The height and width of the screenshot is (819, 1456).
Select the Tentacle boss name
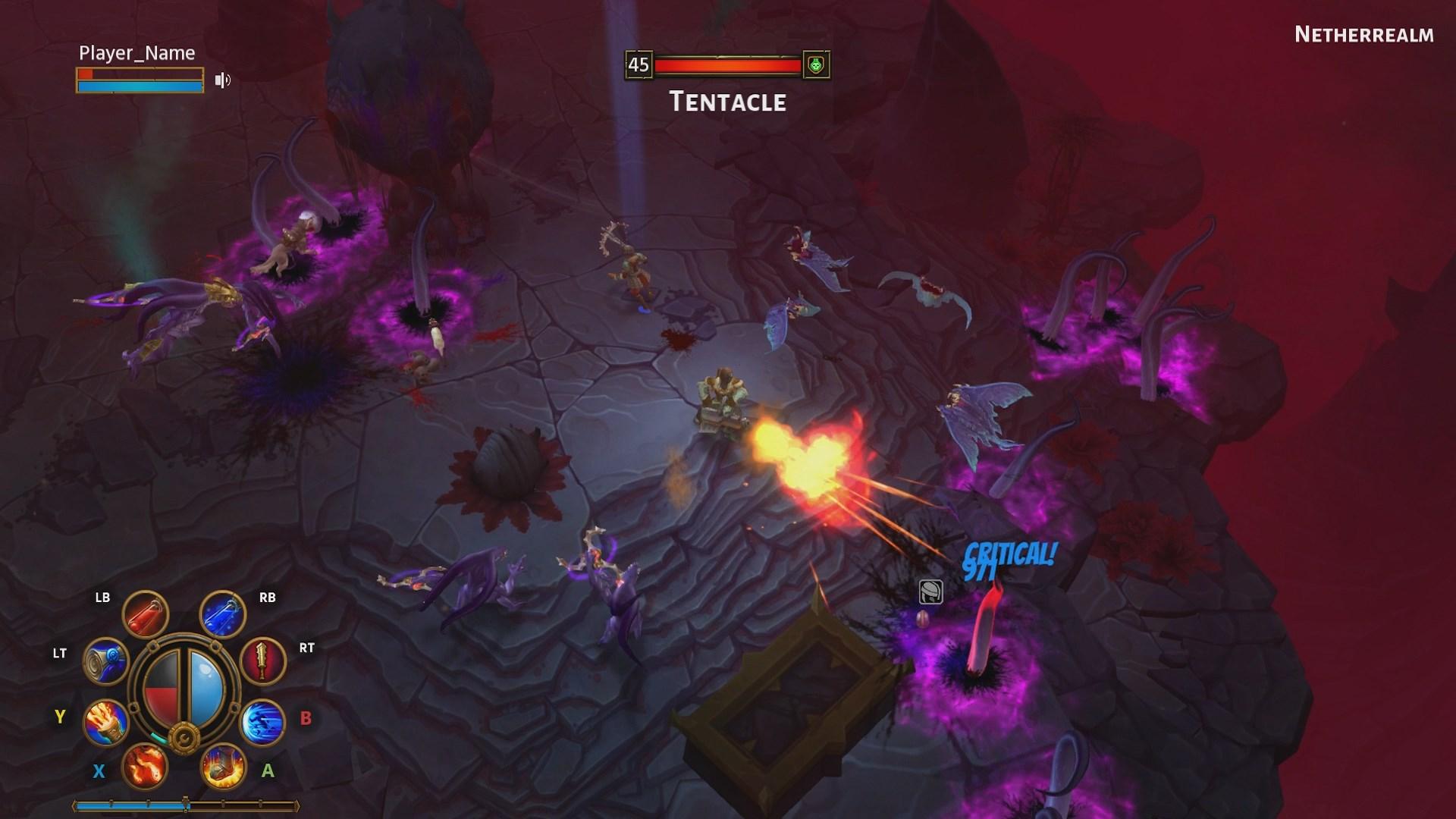[x=727, y=102]
